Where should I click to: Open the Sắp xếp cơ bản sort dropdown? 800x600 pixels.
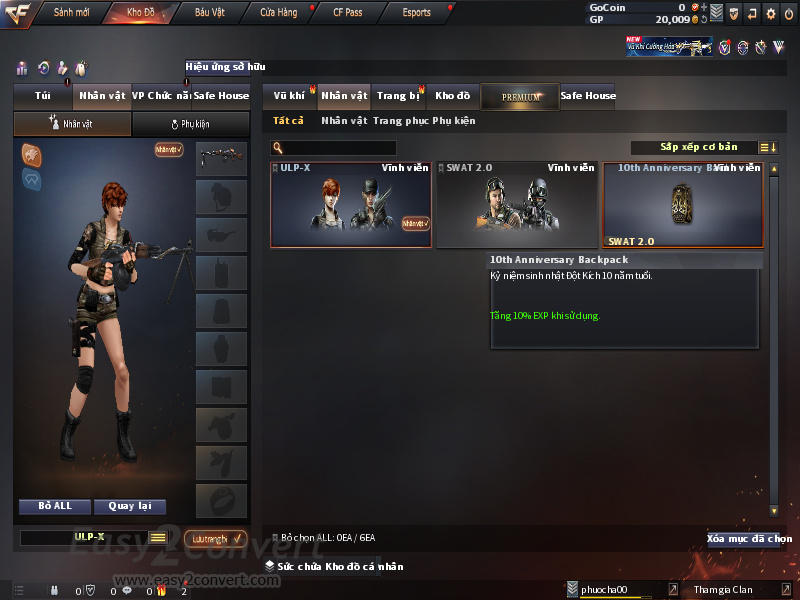698,148
